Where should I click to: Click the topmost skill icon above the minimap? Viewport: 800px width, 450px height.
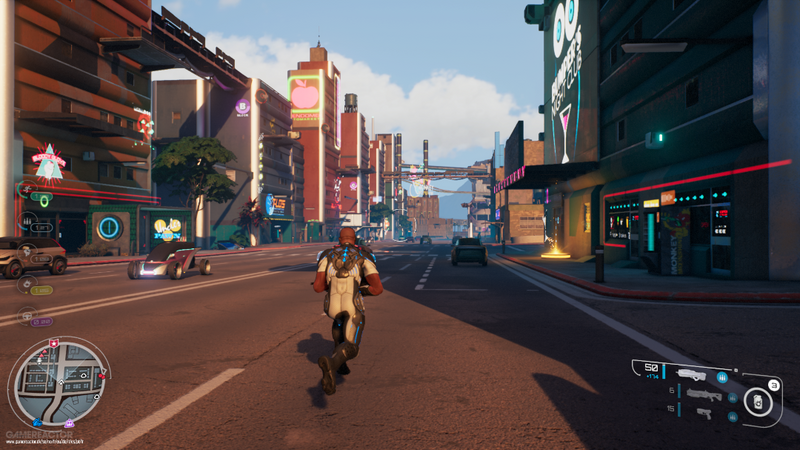pos(27,189)
